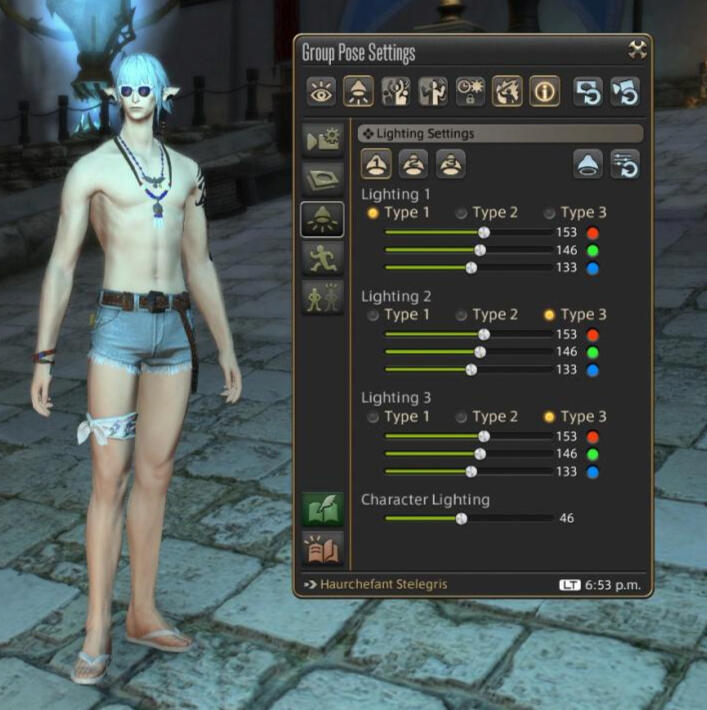The image size is (707, 710).
Task: Click the info icon in the top toolbar
Action: point(544,92)
